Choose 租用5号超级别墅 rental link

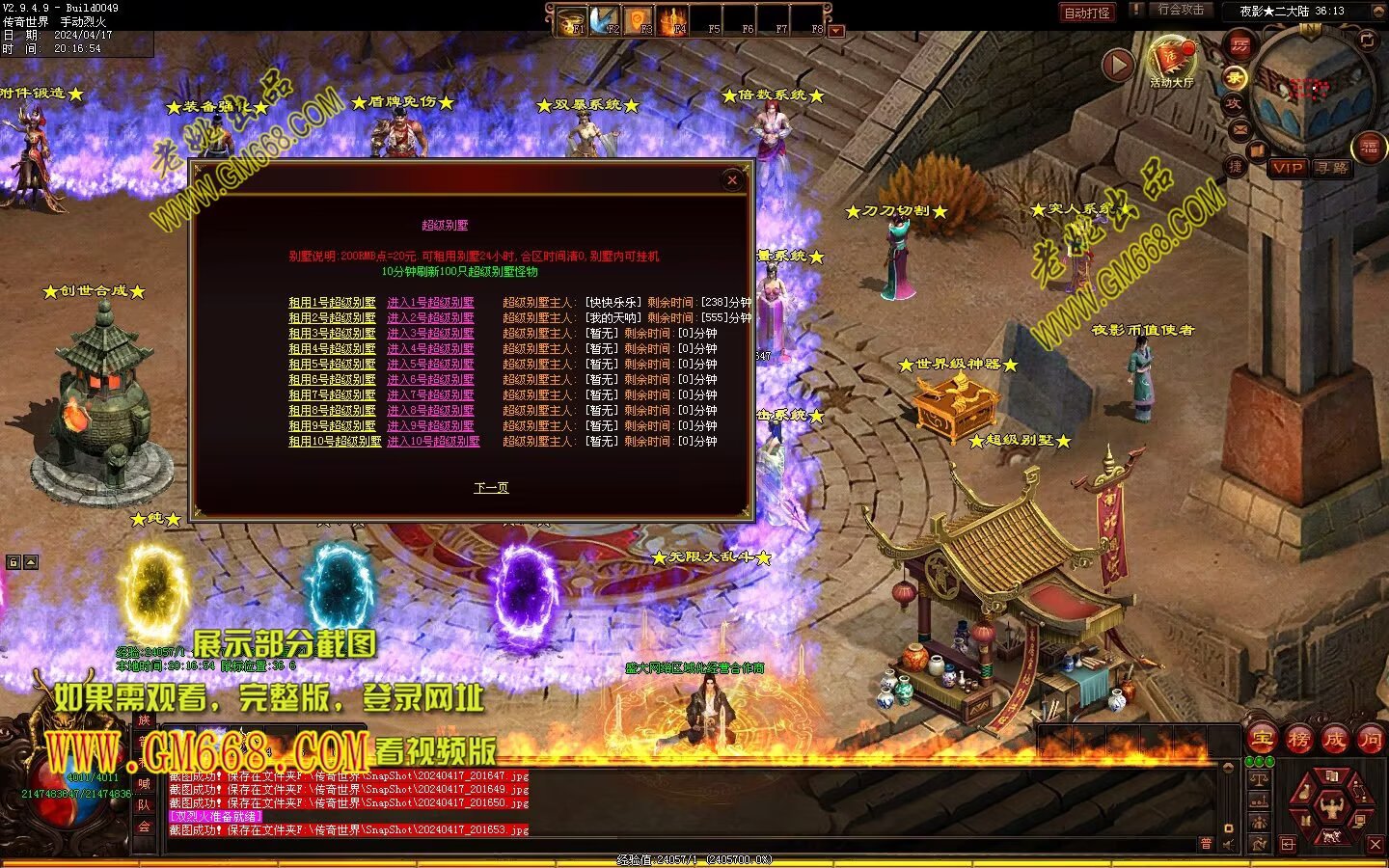pos(332,365)
